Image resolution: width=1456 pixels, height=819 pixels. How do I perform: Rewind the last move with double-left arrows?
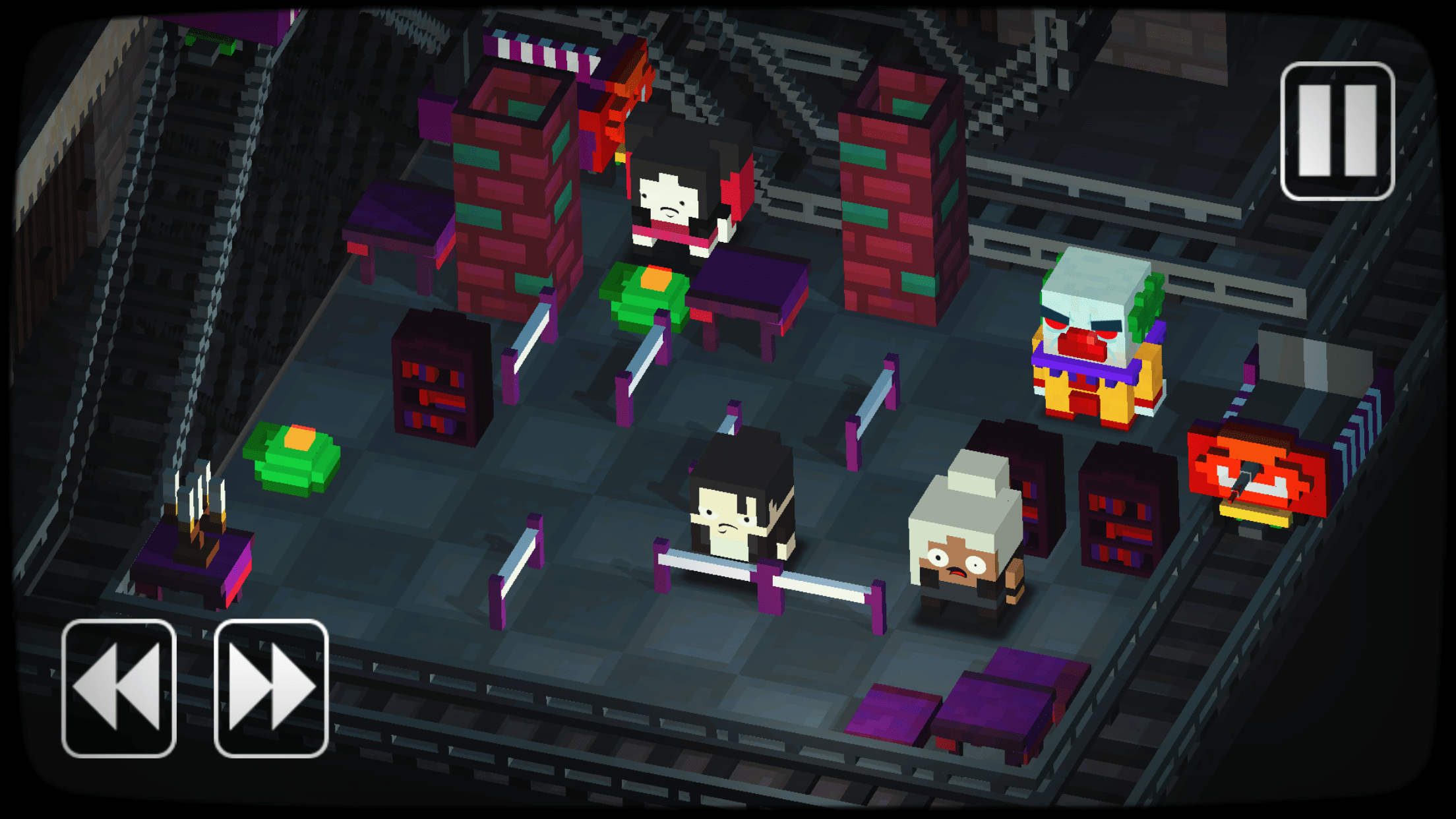(x=119, y=688)
